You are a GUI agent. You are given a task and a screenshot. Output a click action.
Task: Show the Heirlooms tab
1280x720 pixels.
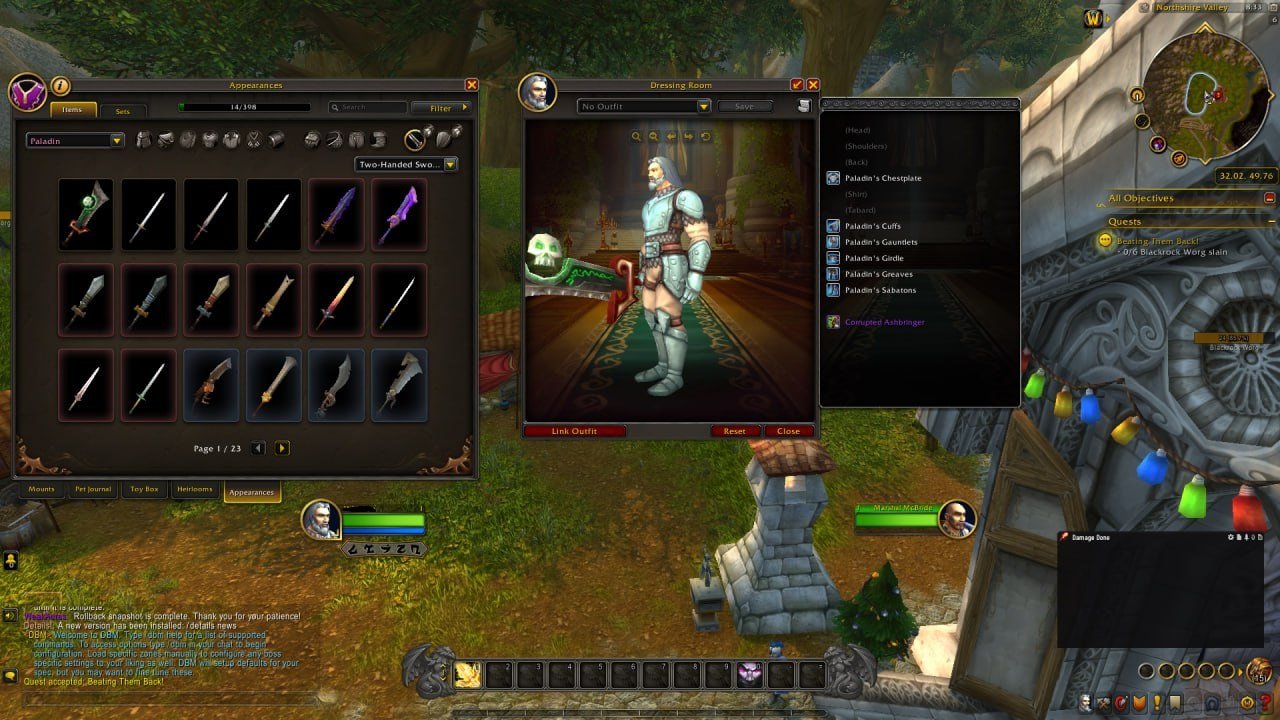pos(196,490)
